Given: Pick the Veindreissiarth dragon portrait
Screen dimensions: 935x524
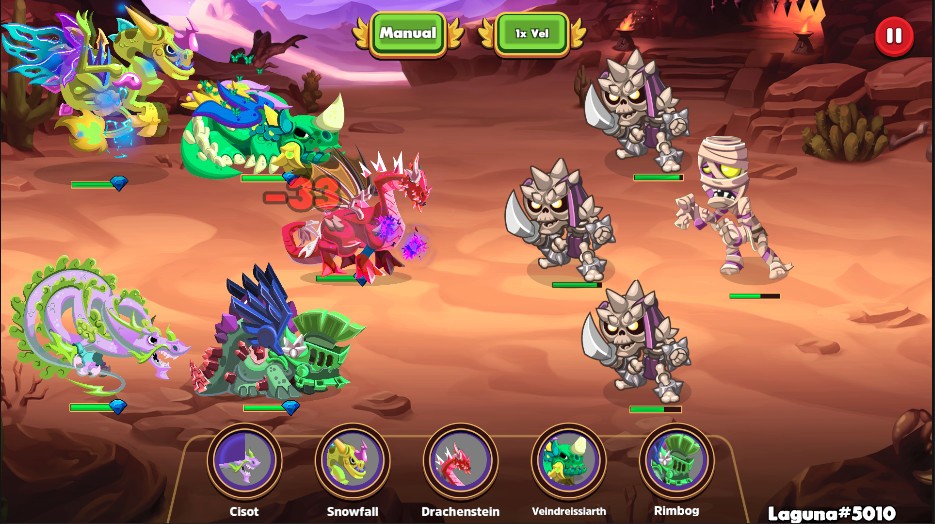Looking at the screenshot, I should click(x=568, y=460).
